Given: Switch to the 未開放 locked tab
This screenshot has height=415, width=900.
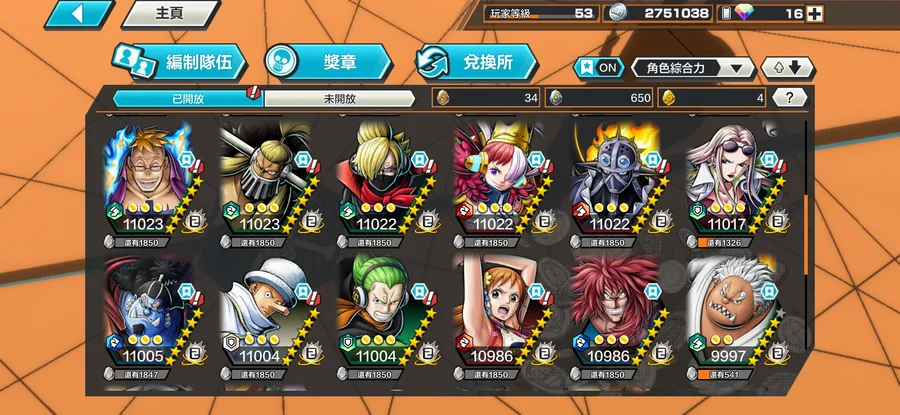Looking at the screenshot, I should (340, 98).
